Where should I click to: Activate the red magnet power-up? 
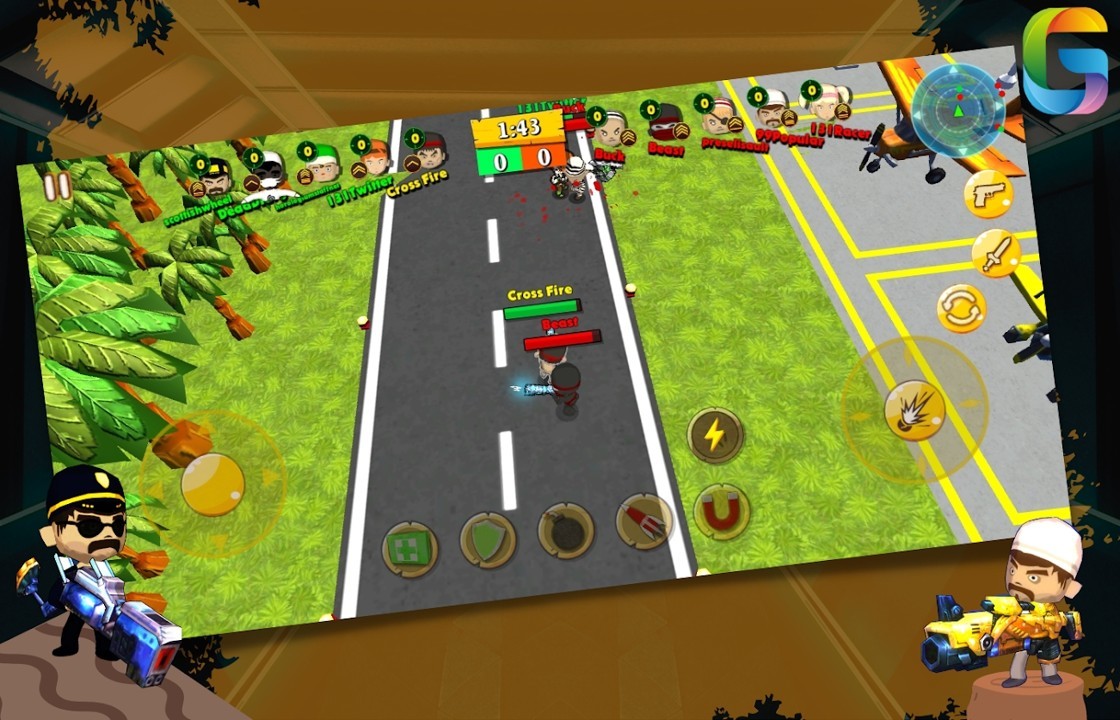click(721, 511)
